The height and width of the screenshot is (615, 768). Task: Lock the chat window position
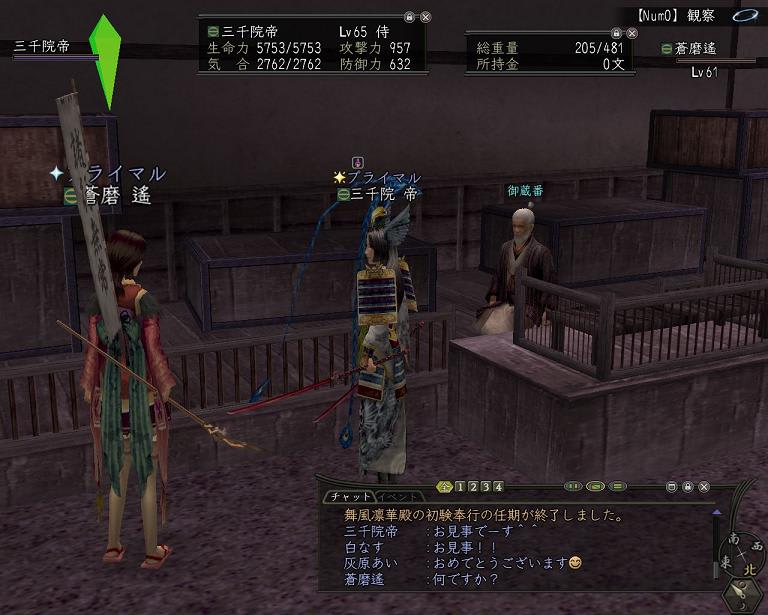coord(688,487)
